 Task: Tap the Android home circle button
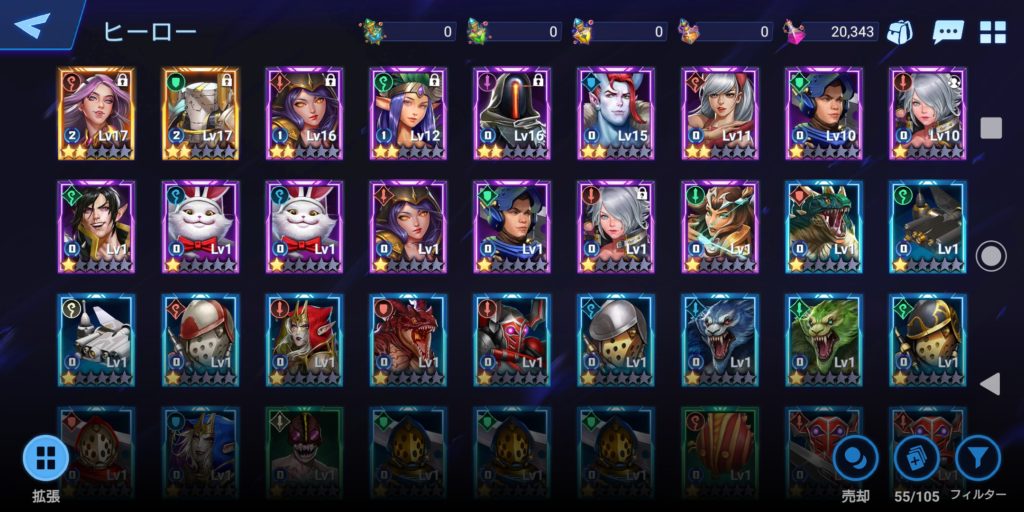click(991, 256)
